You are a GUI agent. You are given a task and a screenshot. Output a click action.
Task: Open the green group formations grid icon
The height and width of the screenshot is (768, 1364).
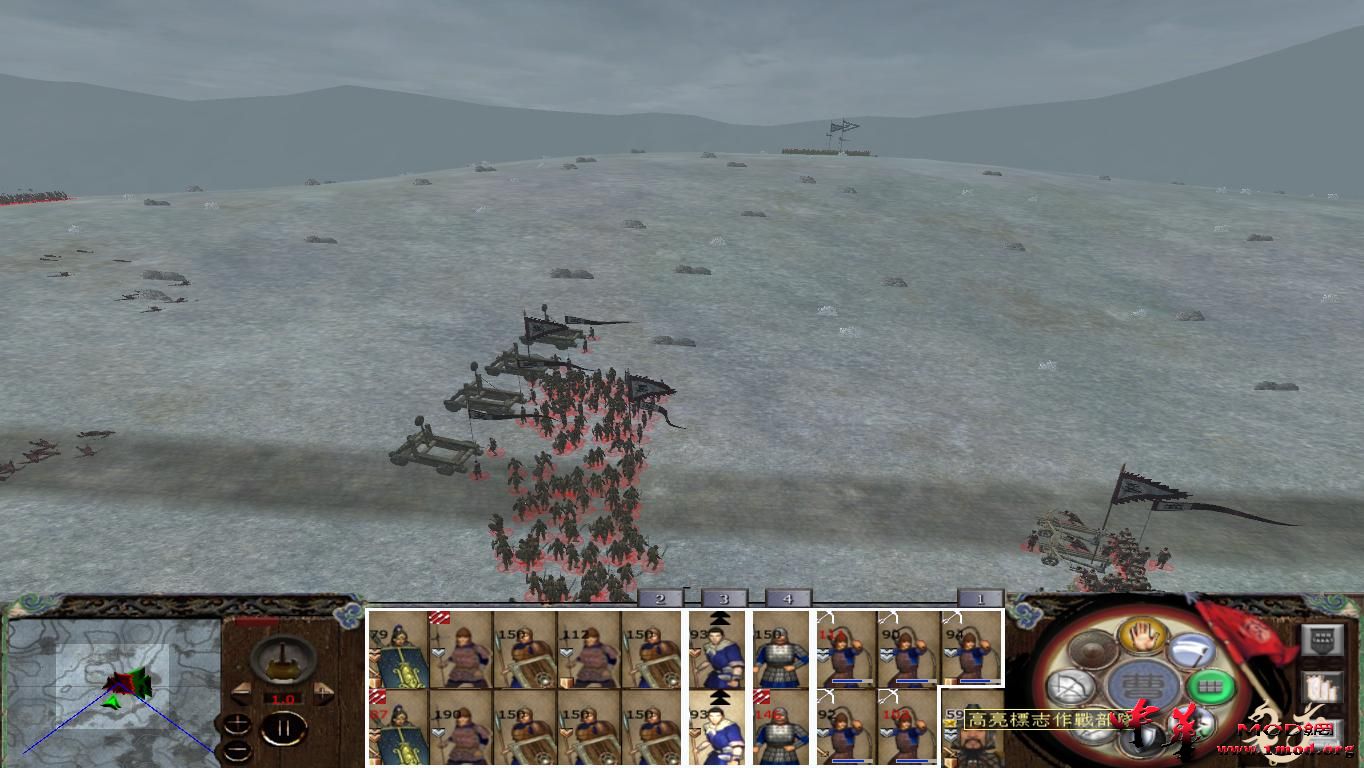(1209, 685)
